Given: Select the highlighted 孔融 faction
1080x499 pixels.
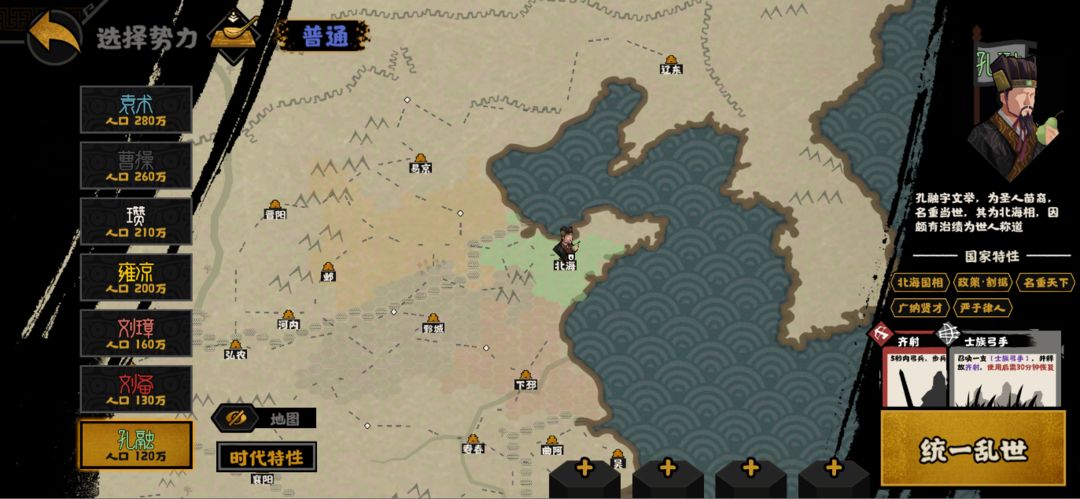Looking at the screenshot, I should (x=136, y=444).
